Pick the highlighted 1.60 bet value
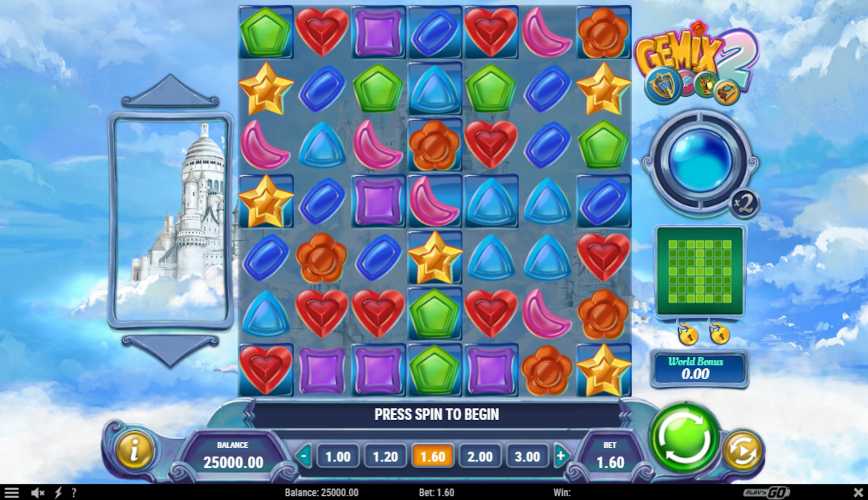868x500 pixels. [x=432, y=457]
